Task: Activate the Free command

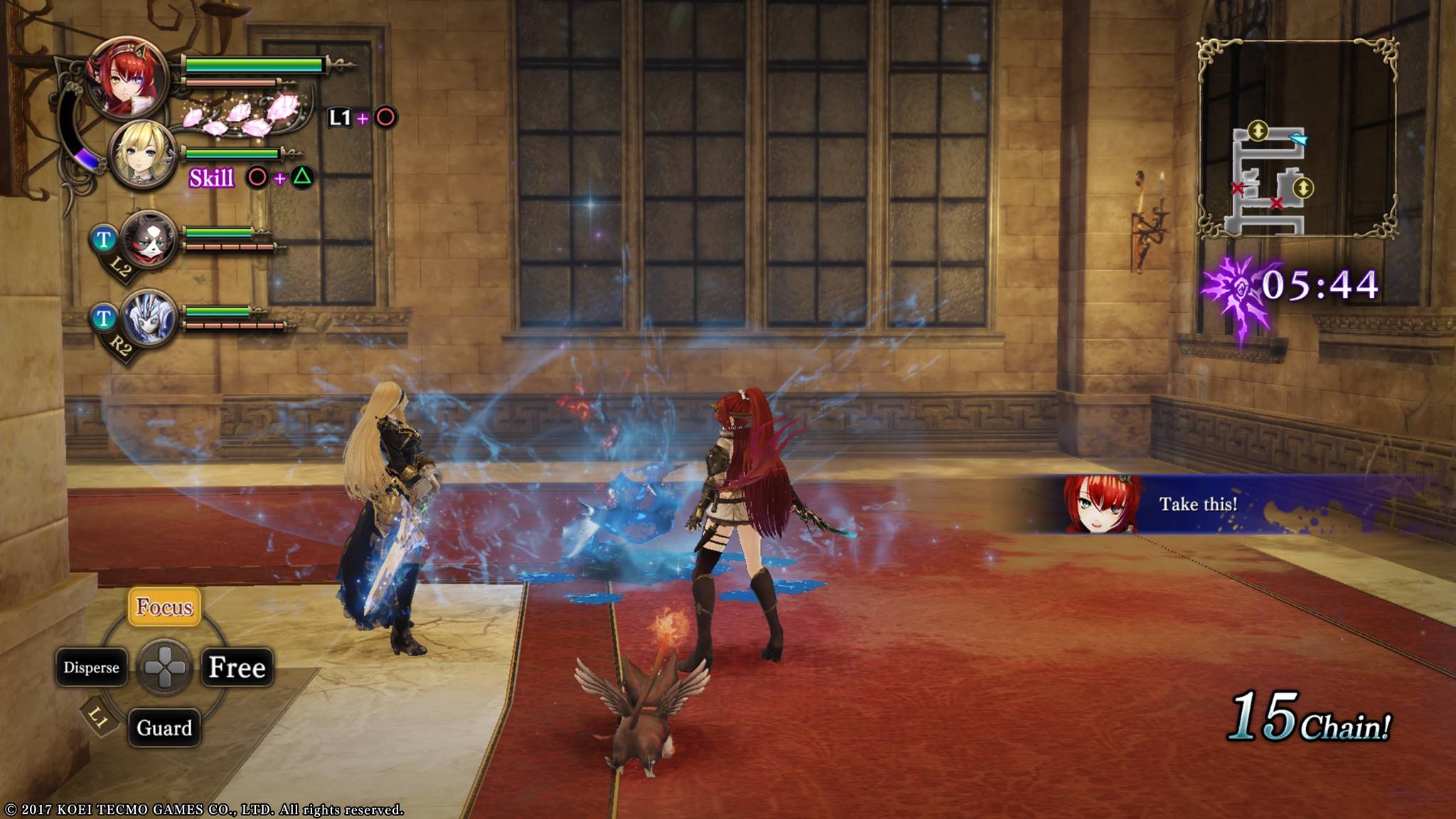Action: point(237,668)
